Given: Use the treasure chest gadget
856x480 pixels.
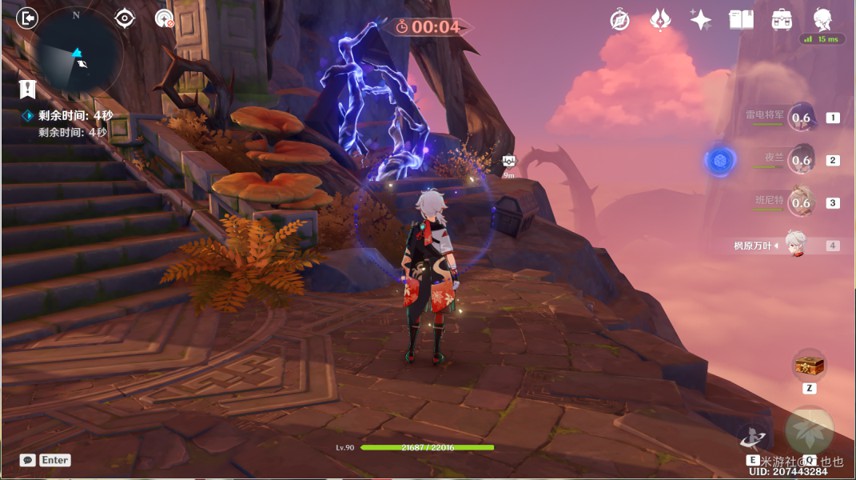Looking at the screenshot, I should [808, 364].
